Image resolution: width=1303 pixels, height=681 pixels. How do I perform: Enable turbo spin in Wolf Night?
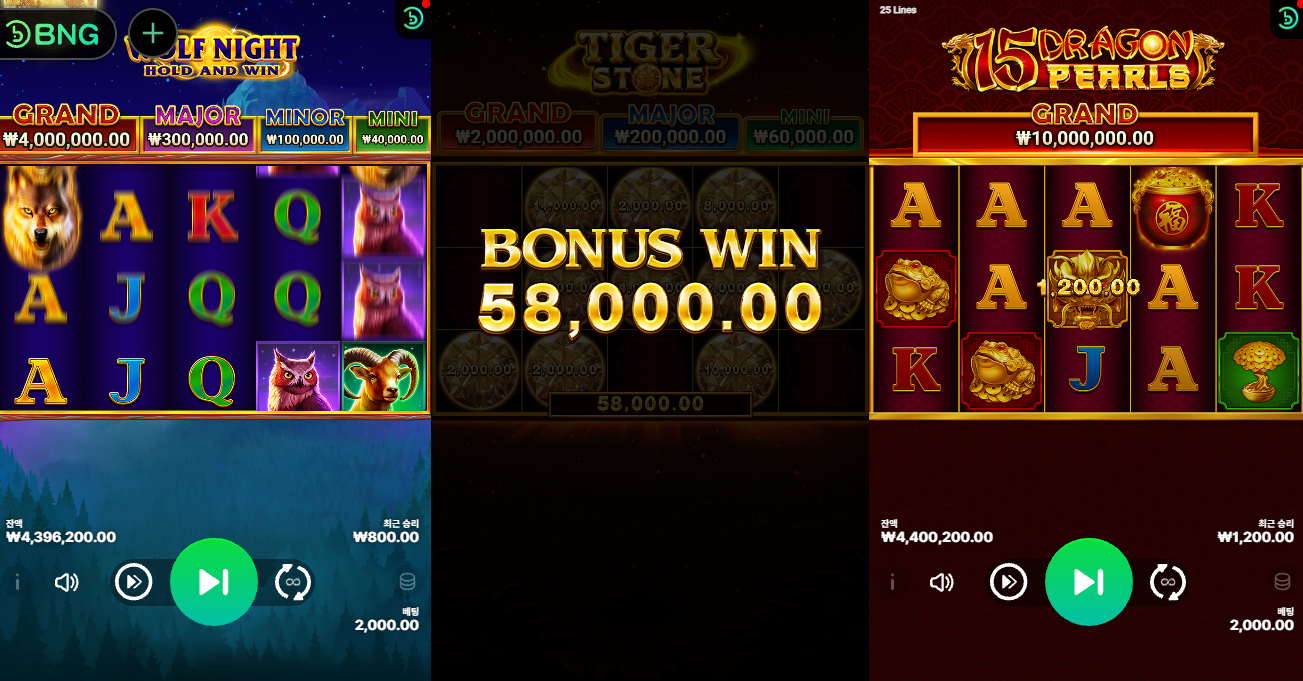134,582
